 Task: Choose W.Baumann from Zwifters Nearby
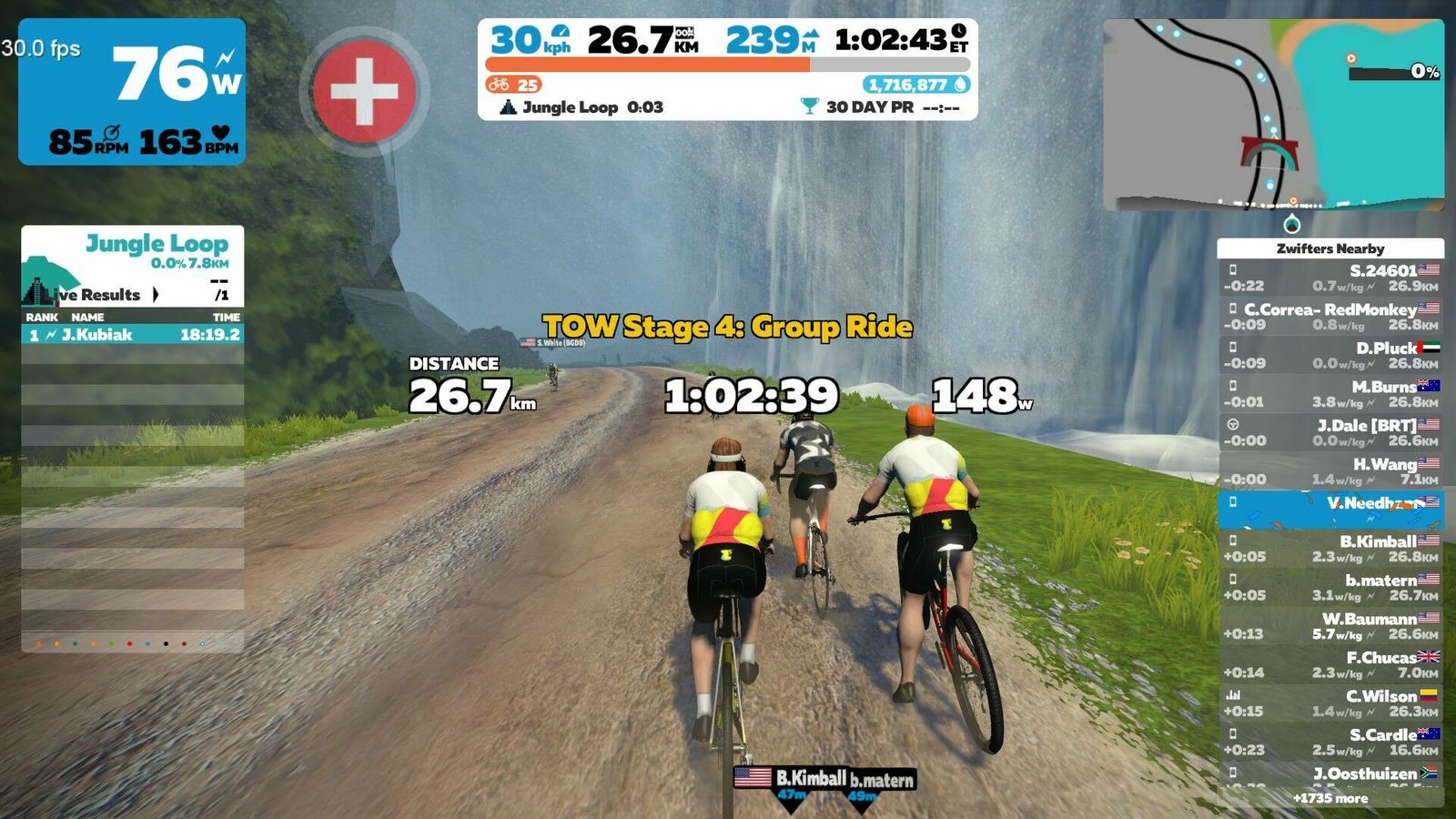click(1330, 626)
